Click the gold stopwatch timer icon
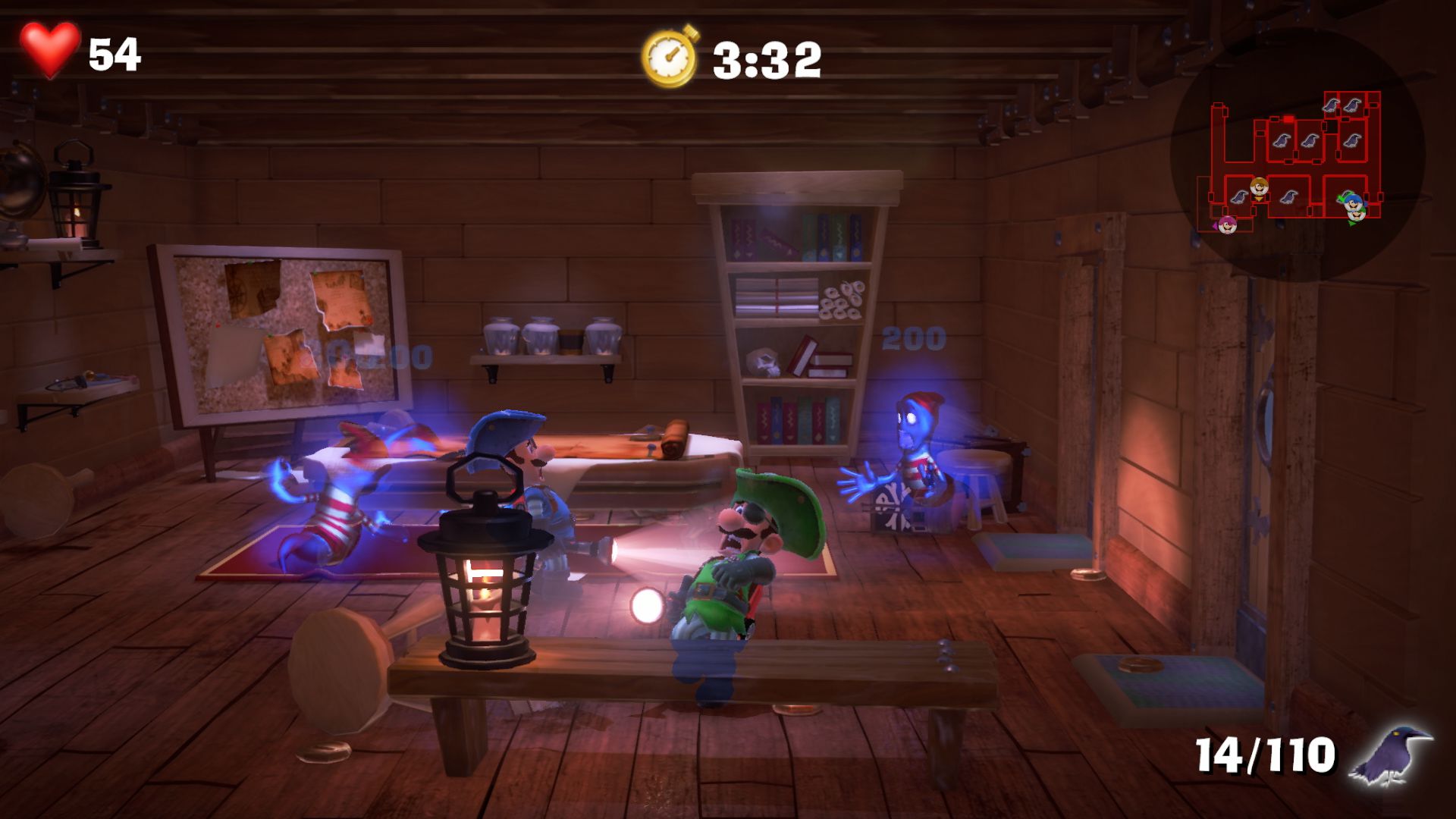Screen dimensions: 1456x819 (670, 57)
